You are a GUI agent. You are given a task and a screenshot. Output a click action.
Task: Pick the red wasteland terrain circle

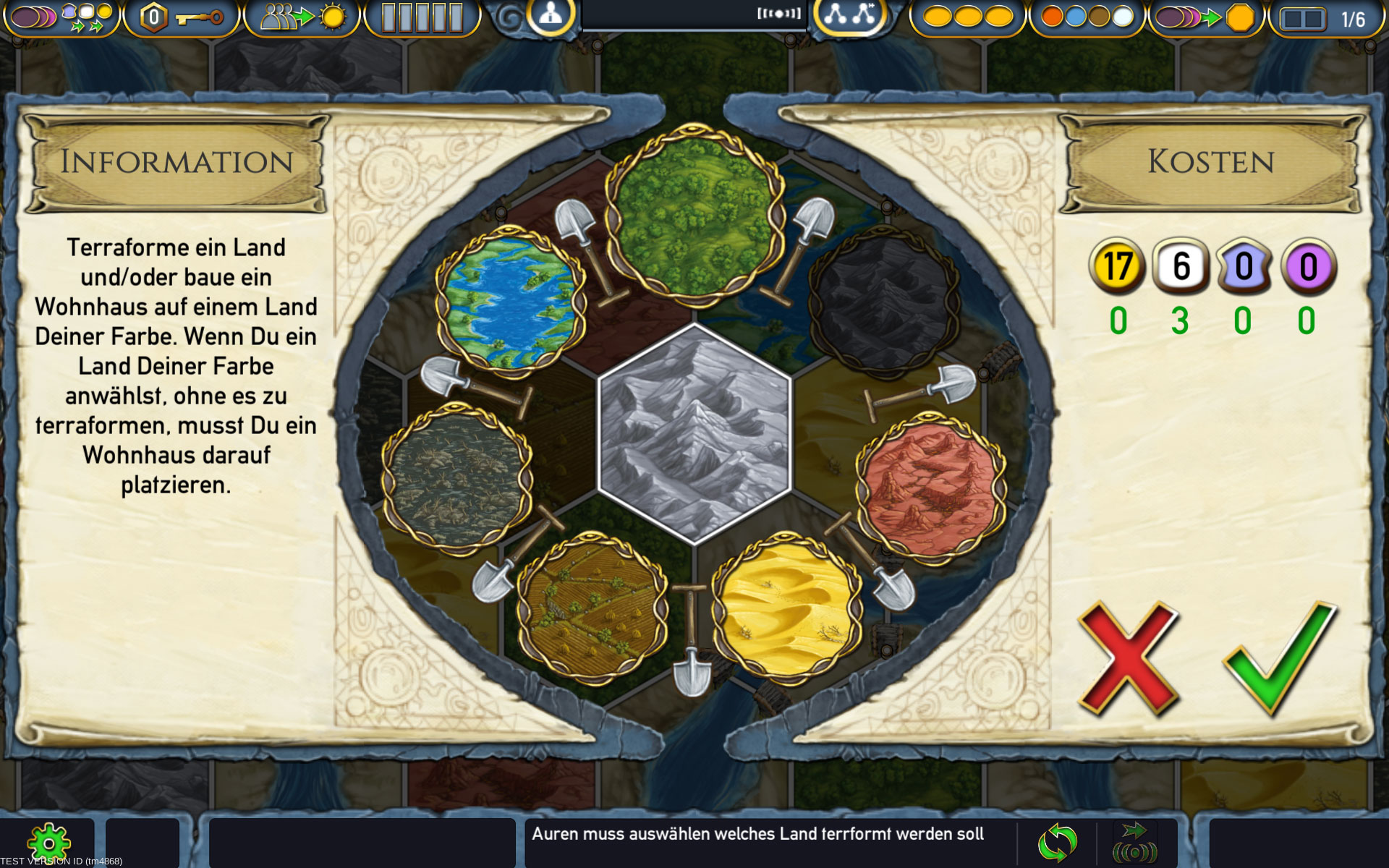click(x=931, y=488)
